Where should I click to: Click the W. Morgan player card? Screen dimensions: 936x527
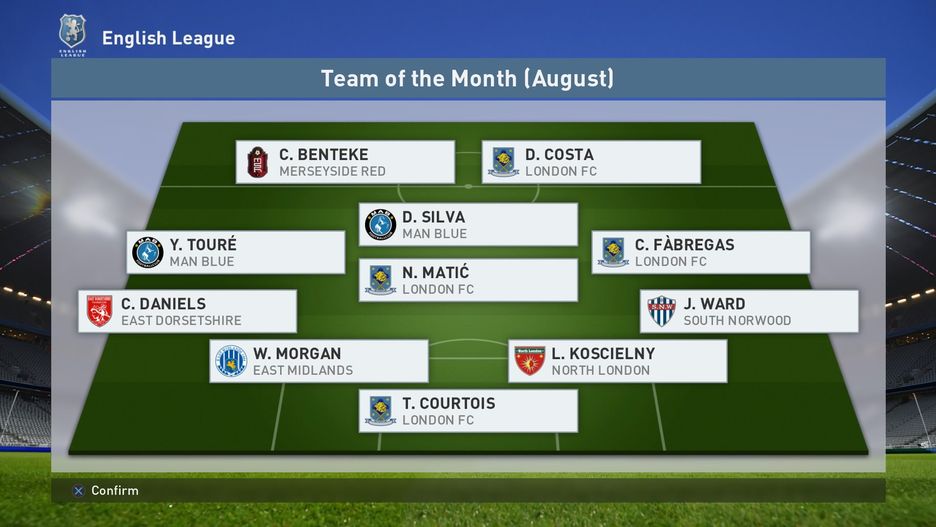tap(319, 361)
